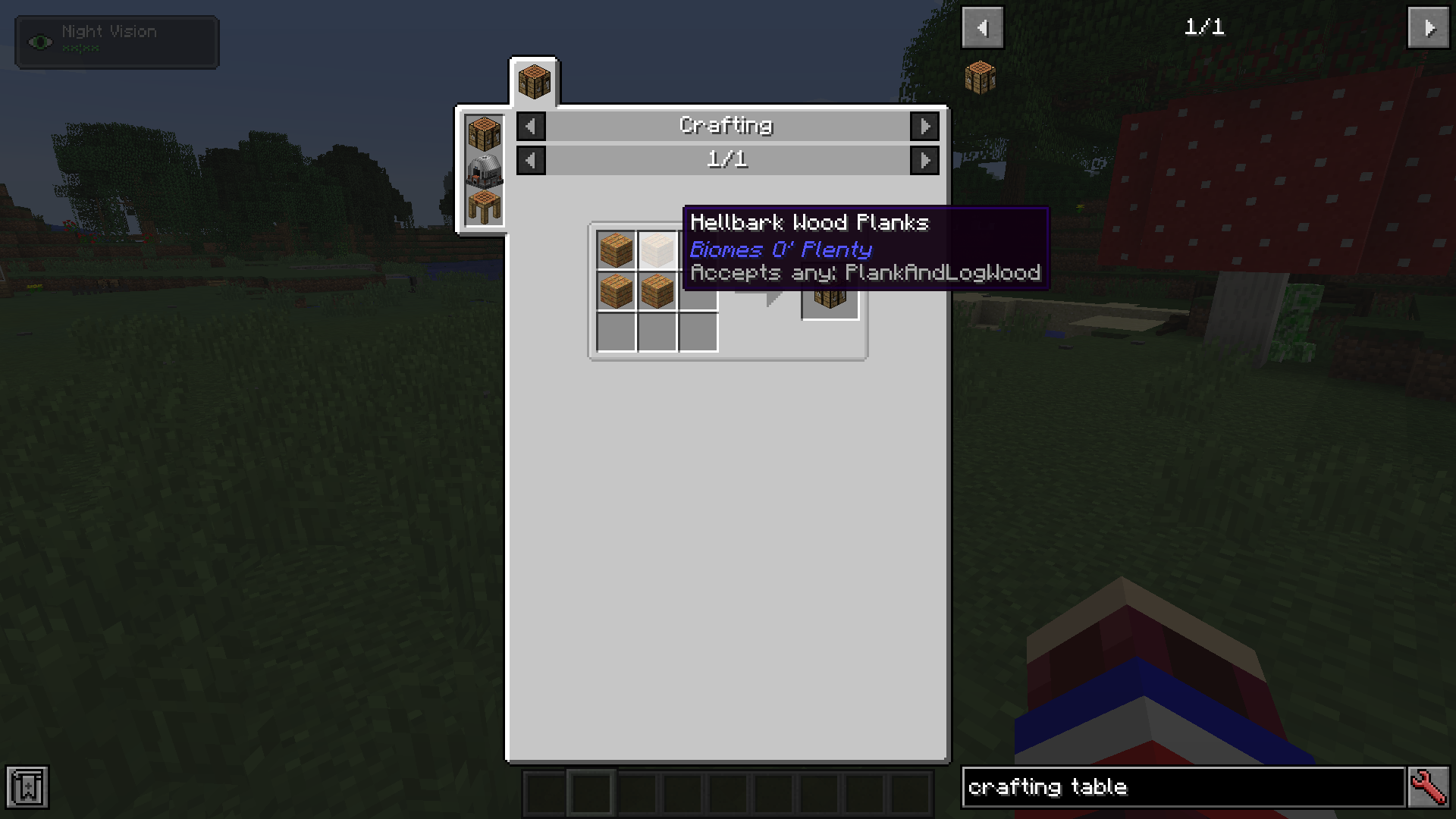Open the JEI bookmarks list via the book icon

point(28,787)
